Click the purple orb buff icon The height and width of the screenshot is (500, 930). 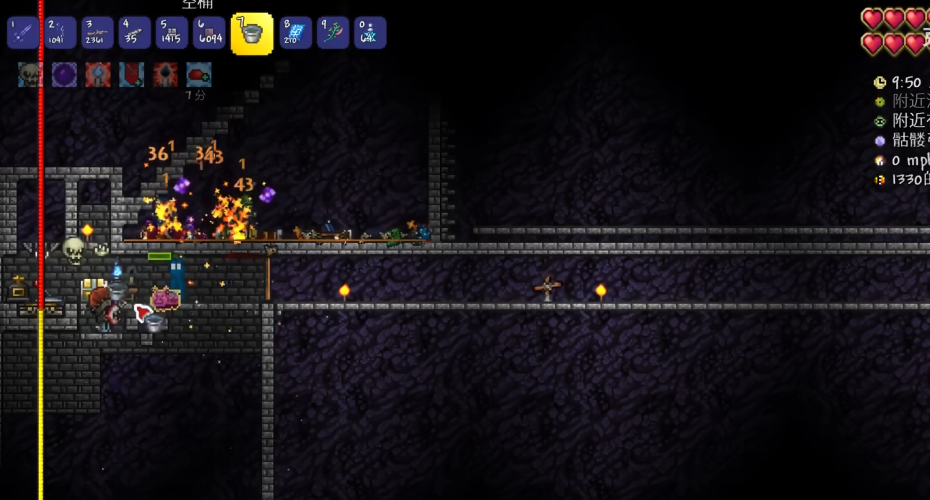[64, 74]
